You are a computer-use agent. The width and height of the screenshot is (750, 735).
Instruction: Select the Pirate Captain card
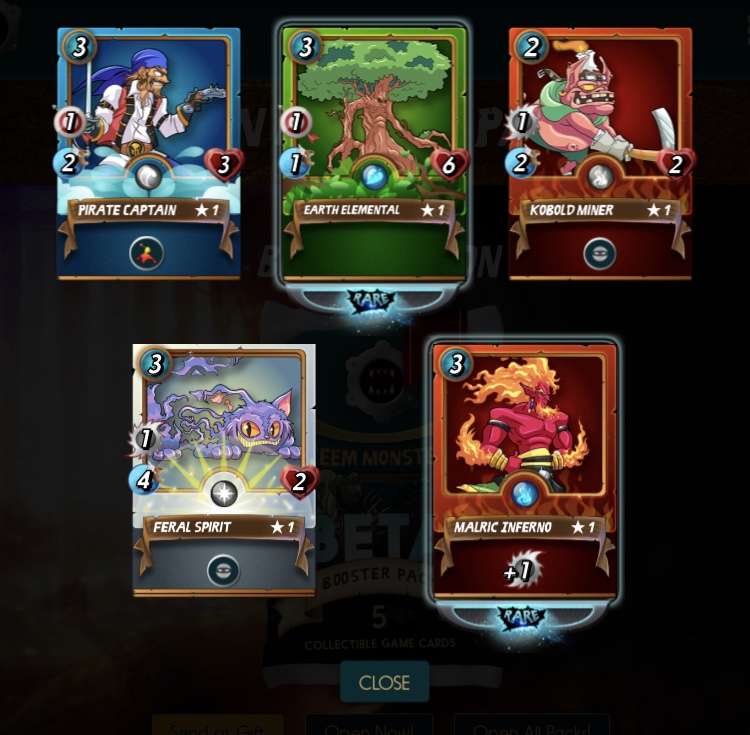(x=149, y=152)
